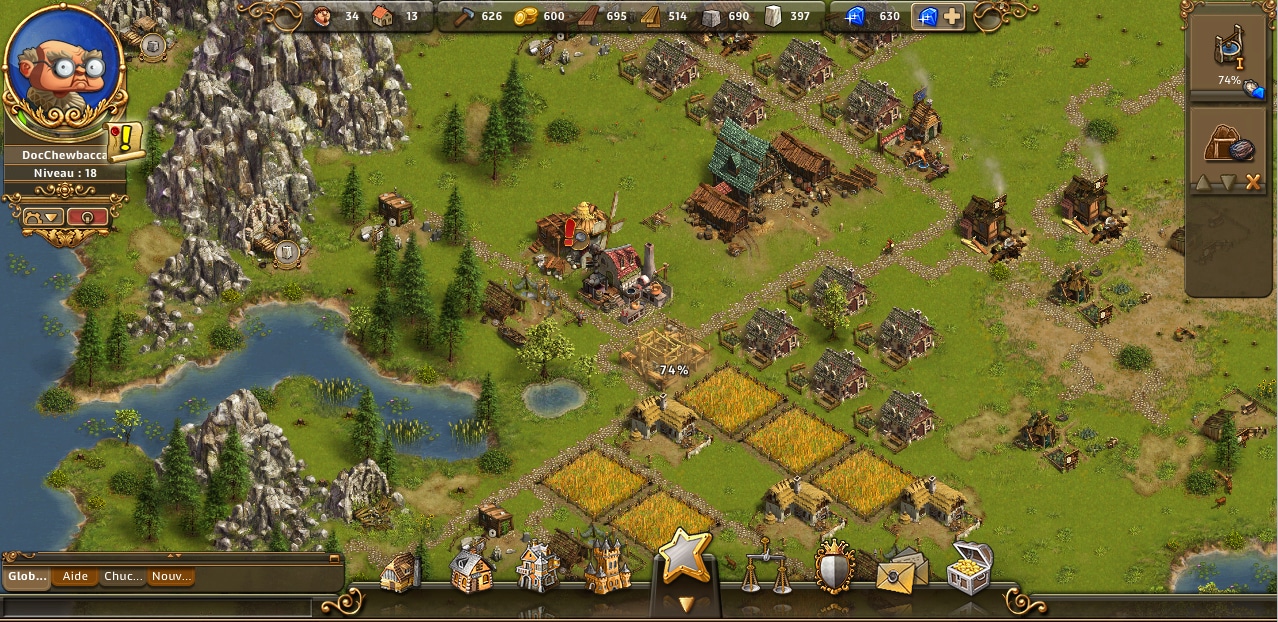Open the trade office scales menu
Viewport: 1278px width, 622px height.
pos(766,568)
